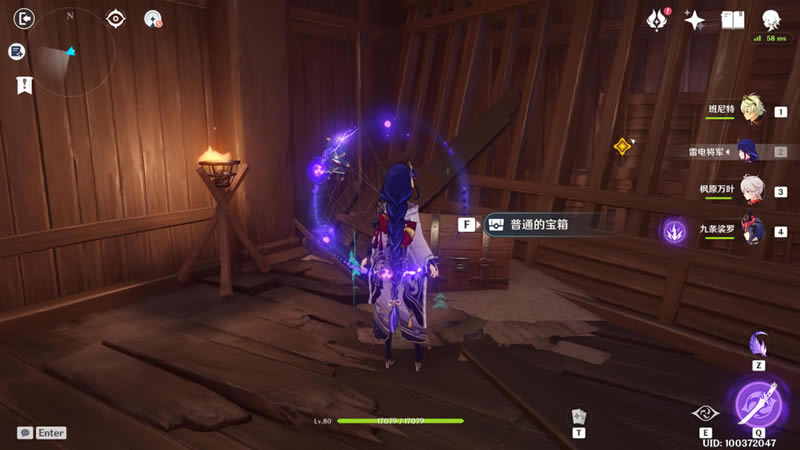This screenshot has height=450, width=800.
Task: Open the card deck icon
Action: (578, 416)
